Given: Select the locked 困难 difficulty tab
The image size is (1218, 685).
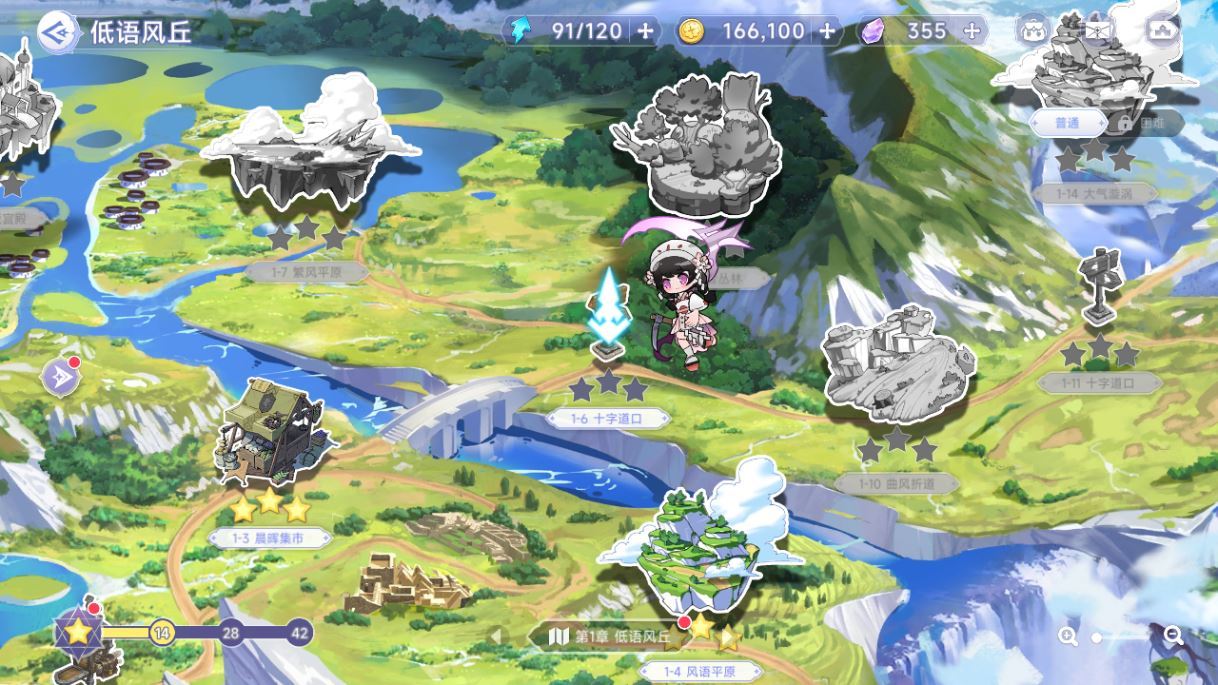Looking at the screenshot, I should (1147, 123).
